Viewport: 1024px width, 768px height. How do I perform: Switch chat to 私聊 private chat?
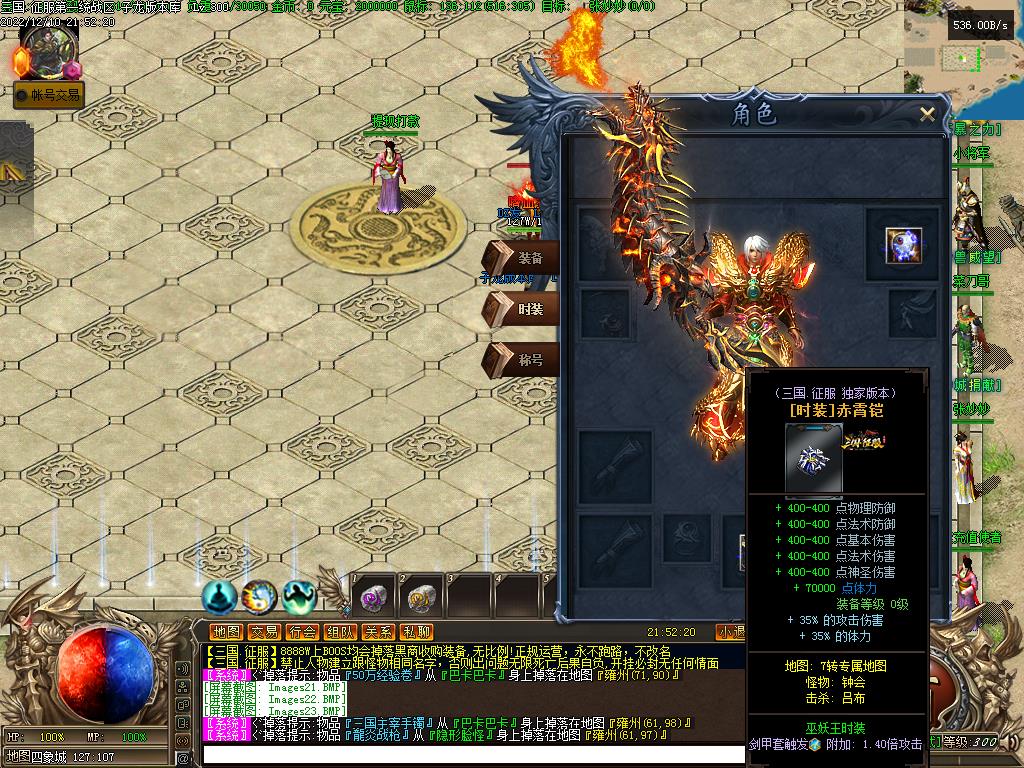coord(416,632)
